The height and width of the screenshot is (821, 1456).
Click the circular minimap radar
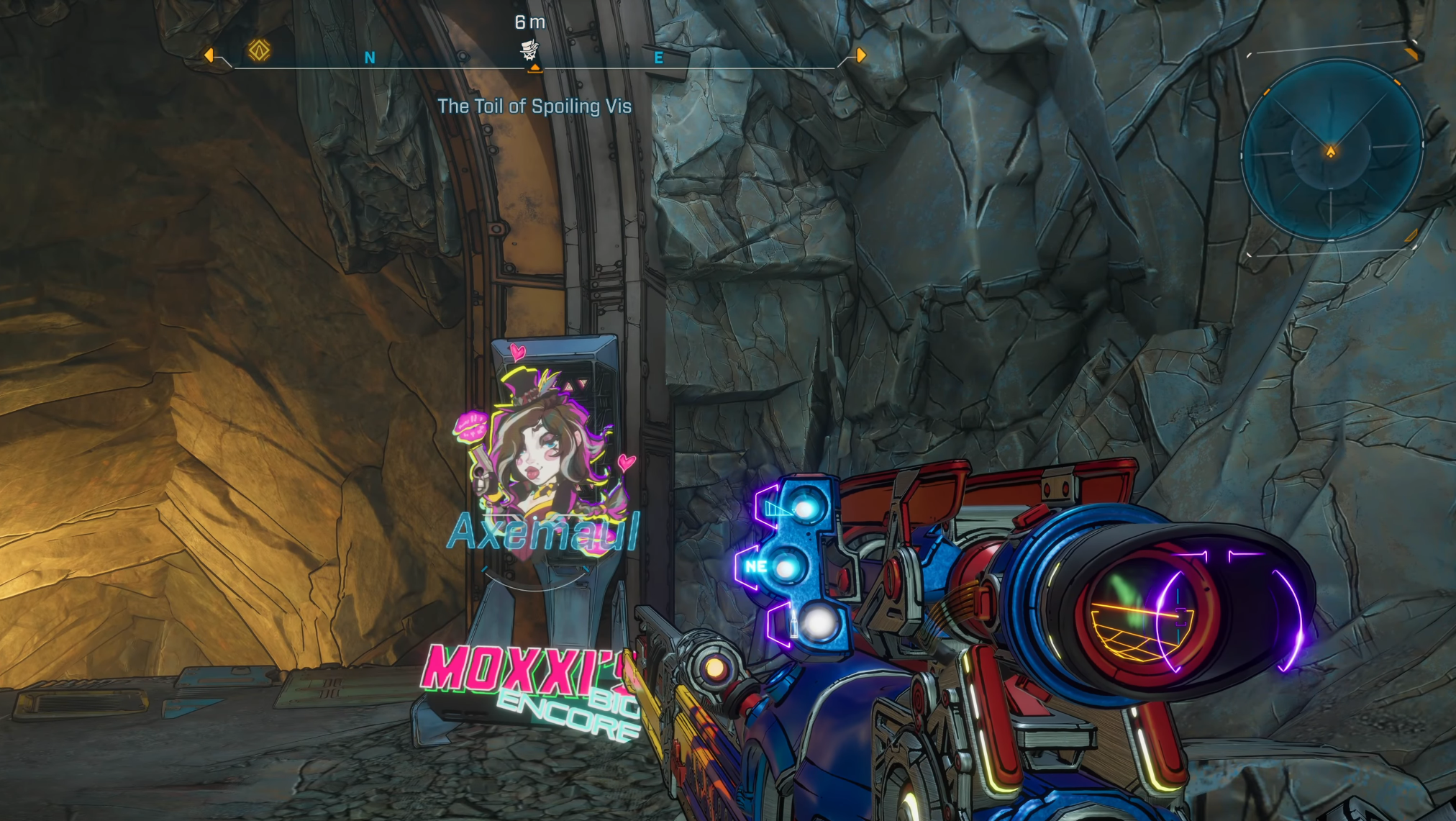pyautogui.click(x=1331, y=150)
